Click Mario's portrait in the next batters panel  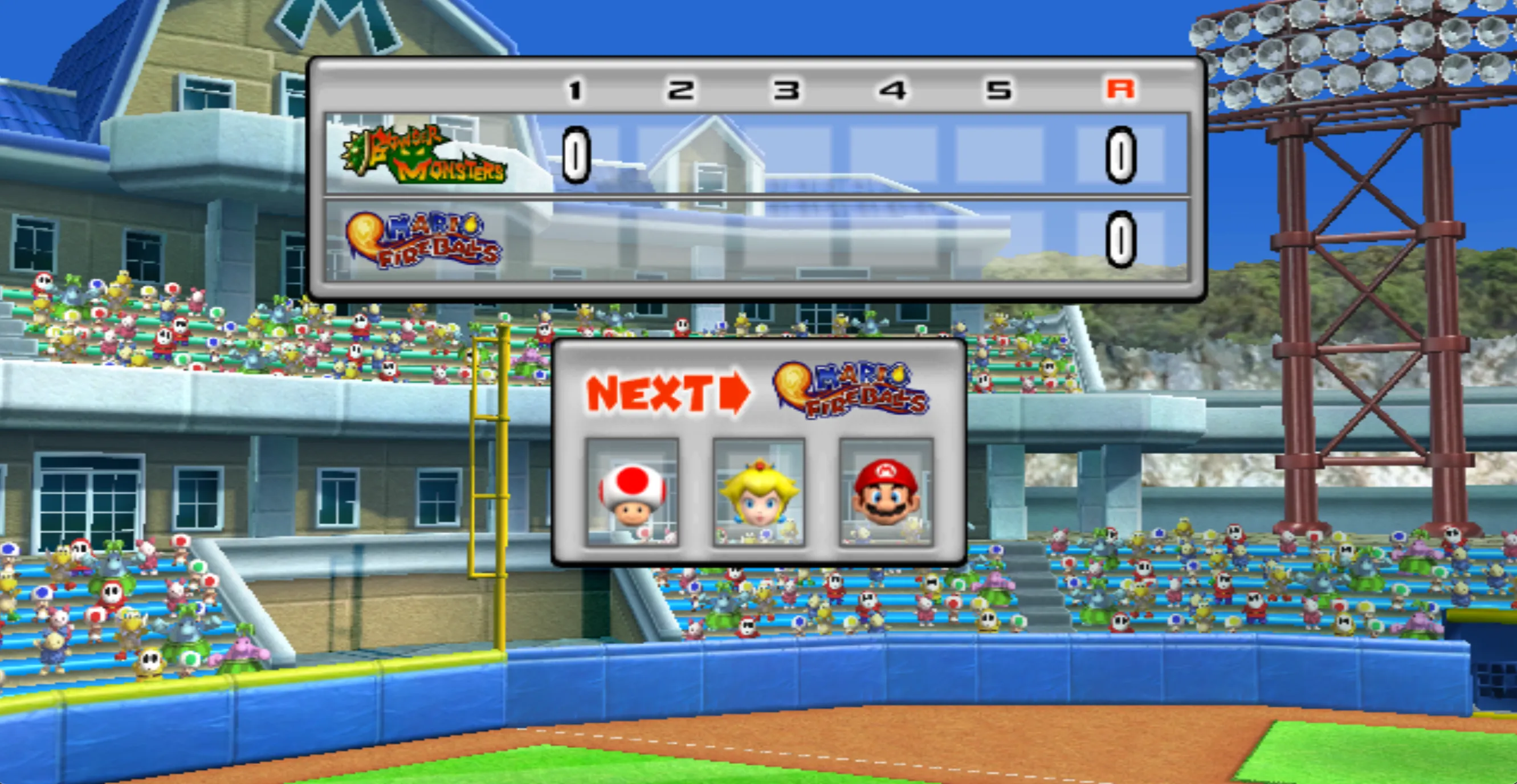[886, 492]
